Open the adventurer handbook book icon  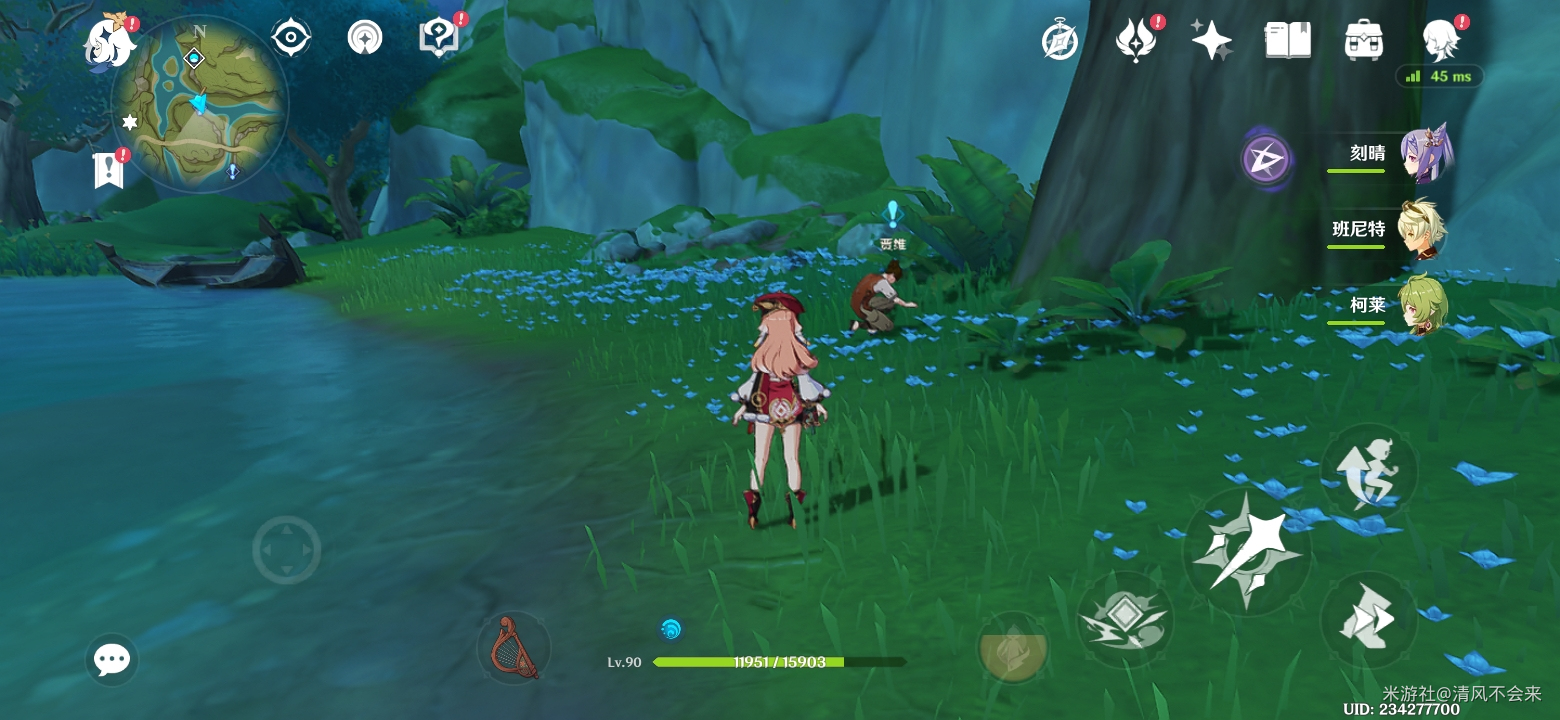1287,41
